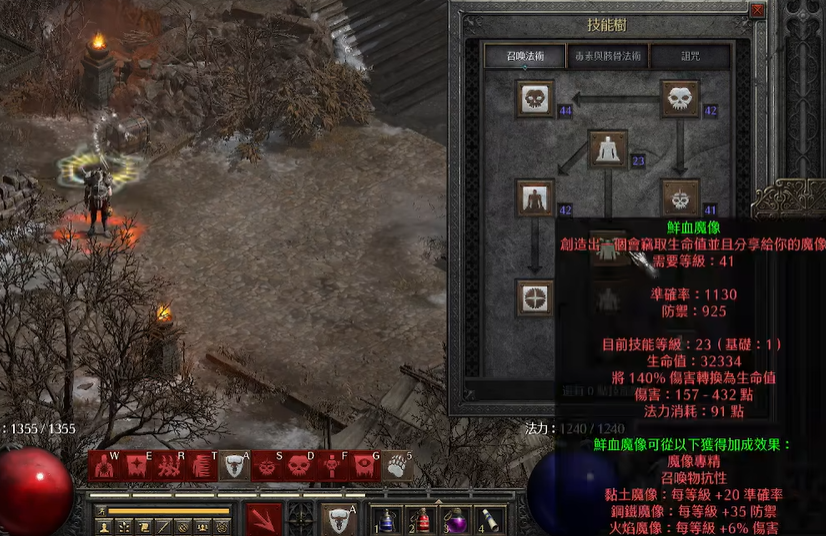Image resolution: width=826 pixels, height=536 pixels.
Task: Activate the bear paw skill icon
Action: point(399,465)
